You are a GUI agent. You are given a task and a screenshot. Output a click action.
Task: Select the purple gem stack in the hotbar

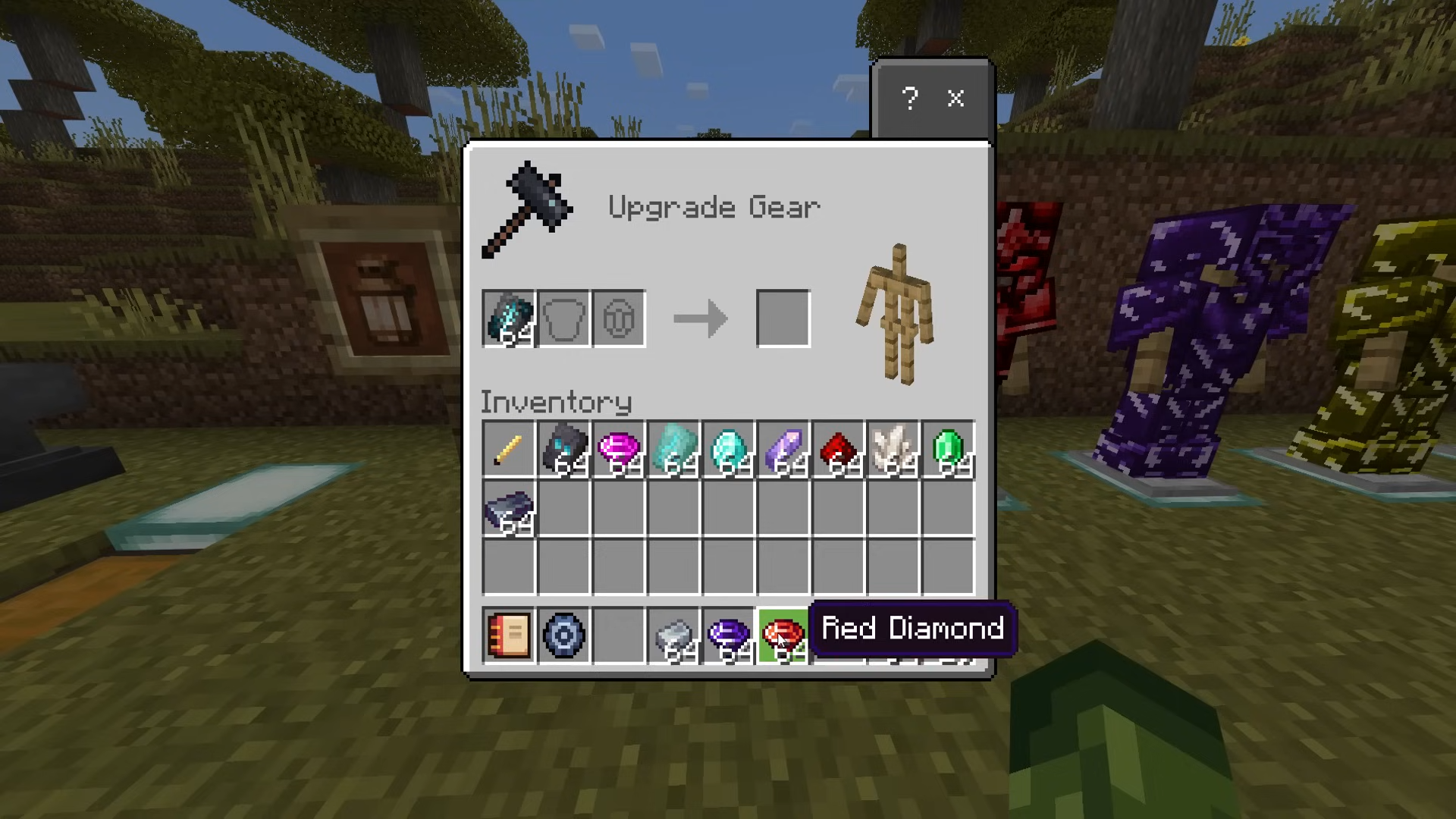click(729, 635)
